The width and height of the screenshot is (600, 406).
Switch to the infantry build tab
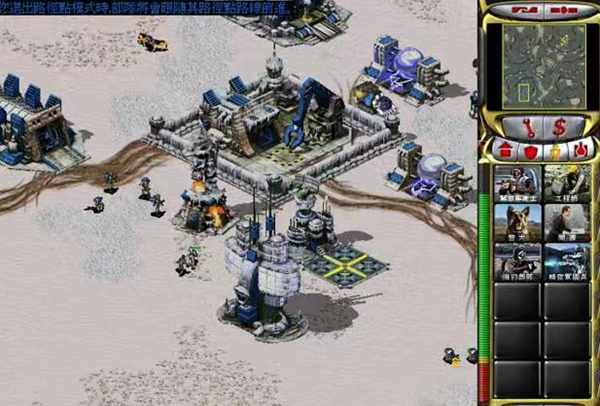pos(555,150)
